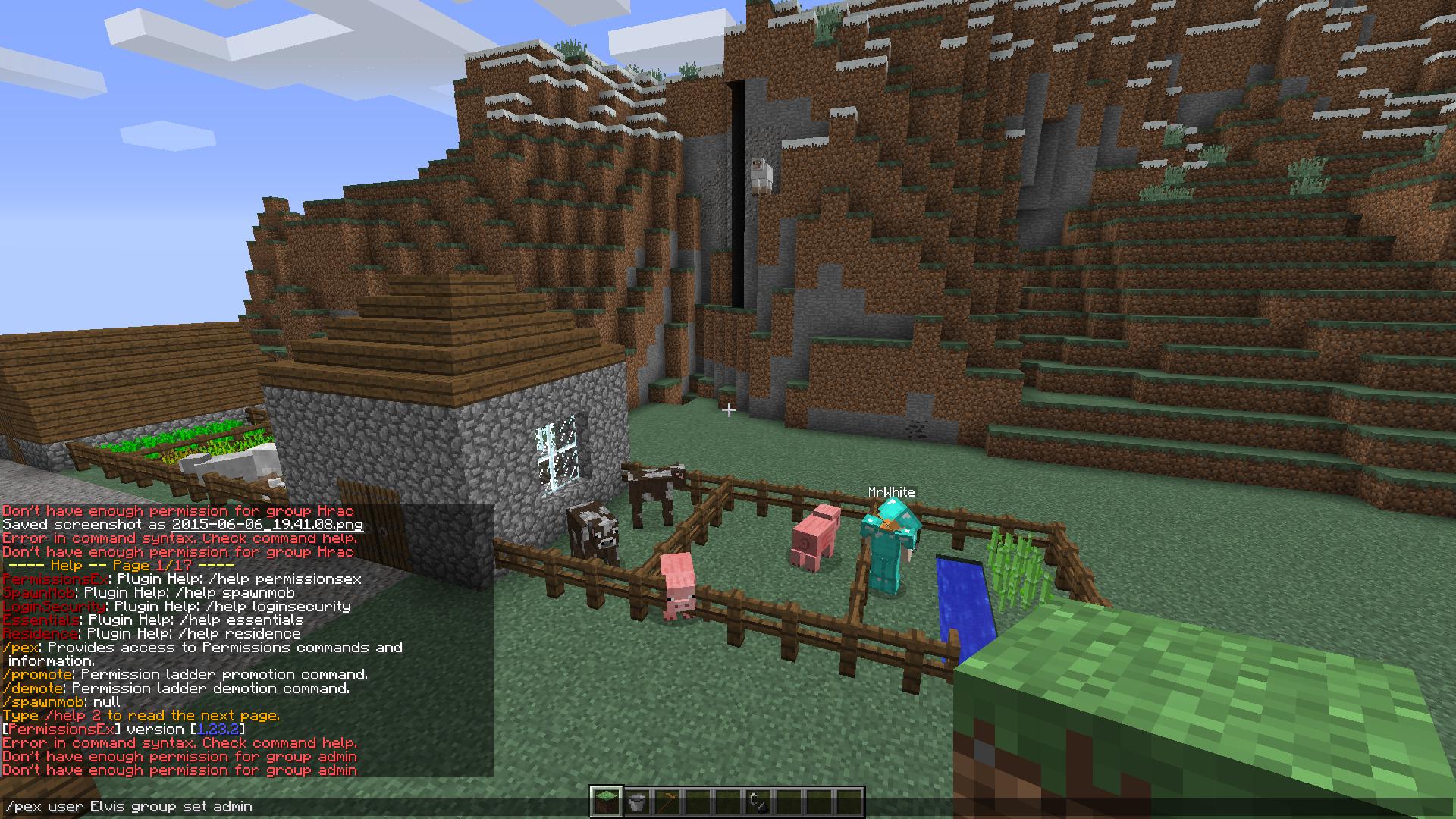Open the saved screenshot file link
Viewport: 1456px width, 819px height.
click(x=267, y=524)
